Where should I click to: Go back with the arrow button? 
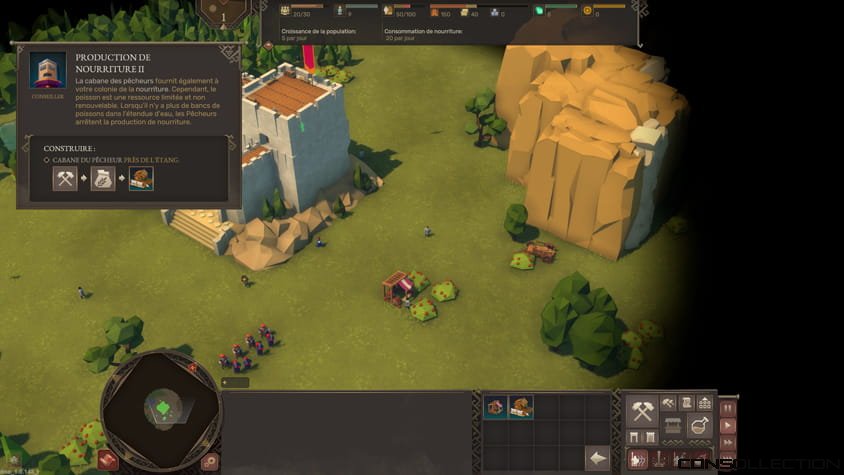pos(597,458)
